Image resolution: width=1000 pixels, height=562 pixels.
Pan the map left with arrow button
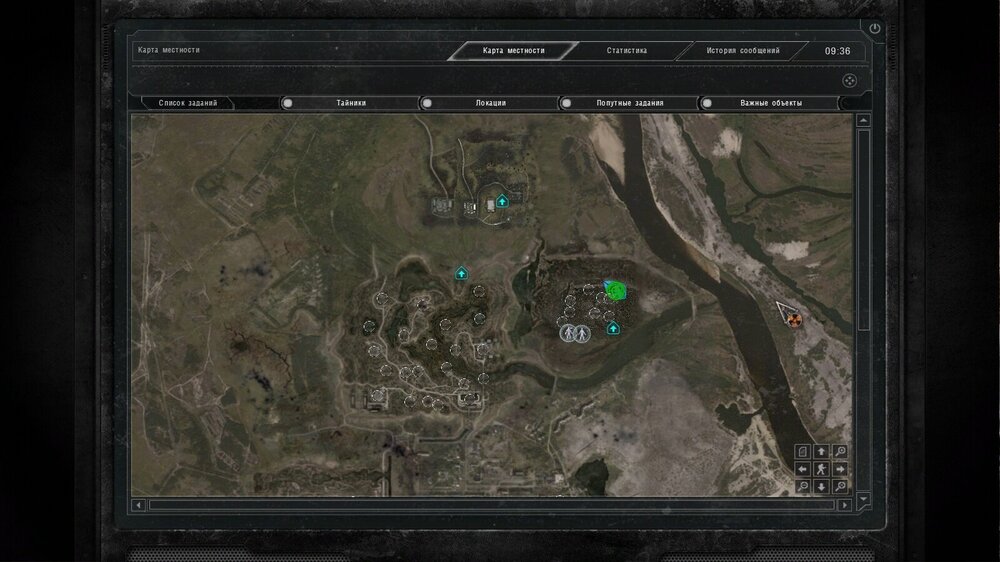[x=803, y=469]
